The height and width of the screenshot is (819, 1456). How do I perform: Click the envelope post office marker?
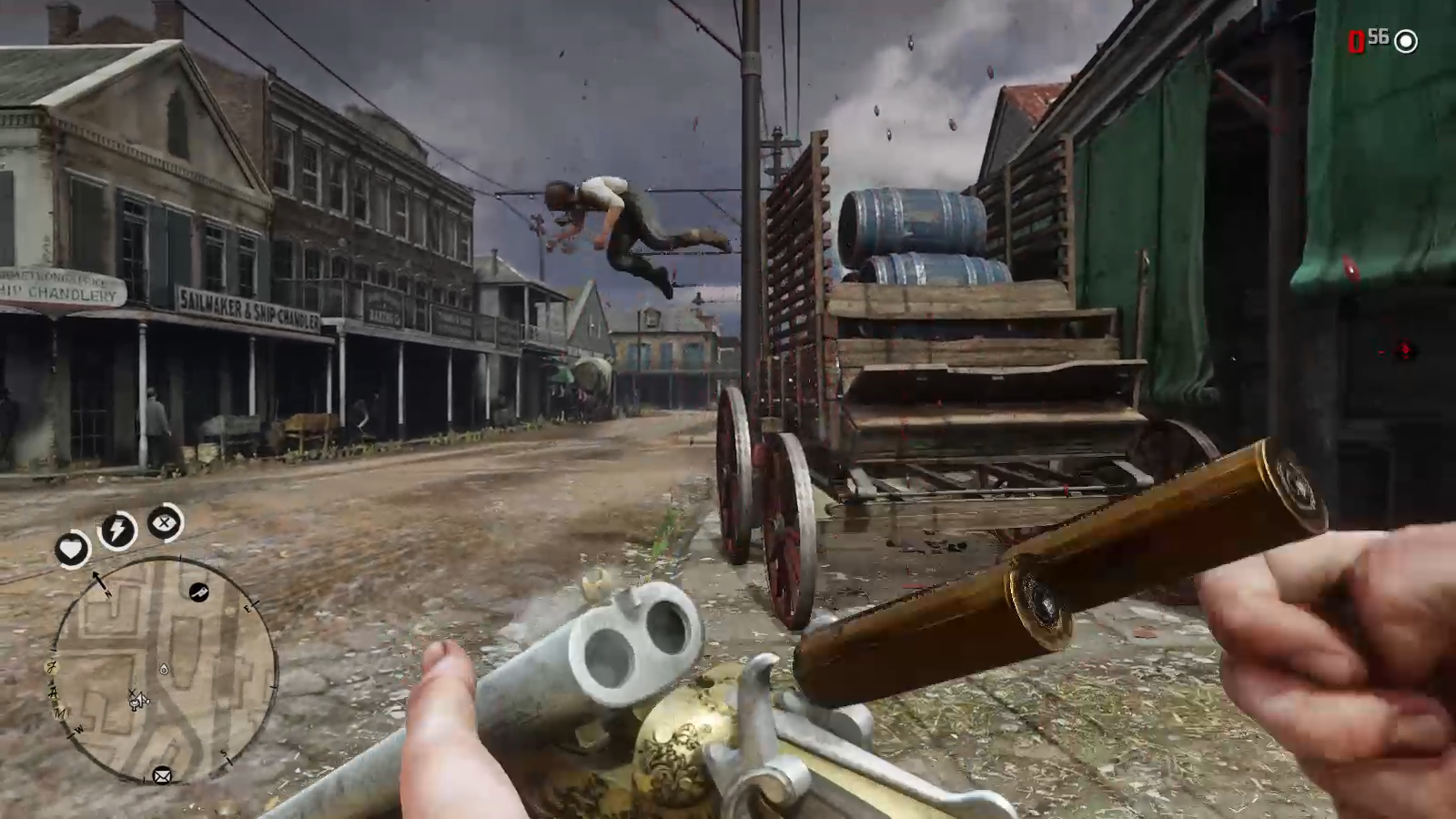pos(162,775)
